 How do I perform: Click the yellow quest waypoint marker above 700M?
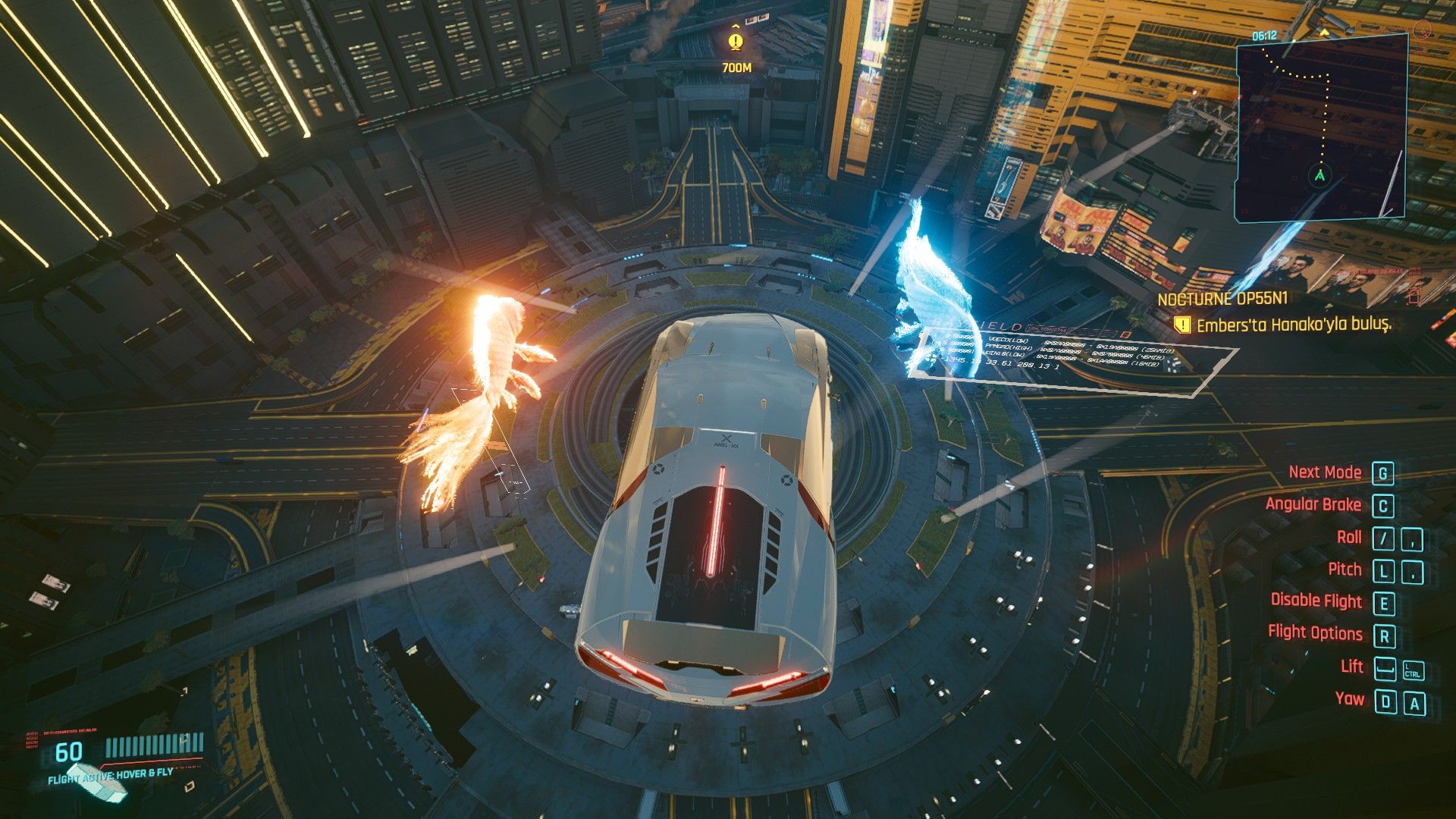point(735,41)
